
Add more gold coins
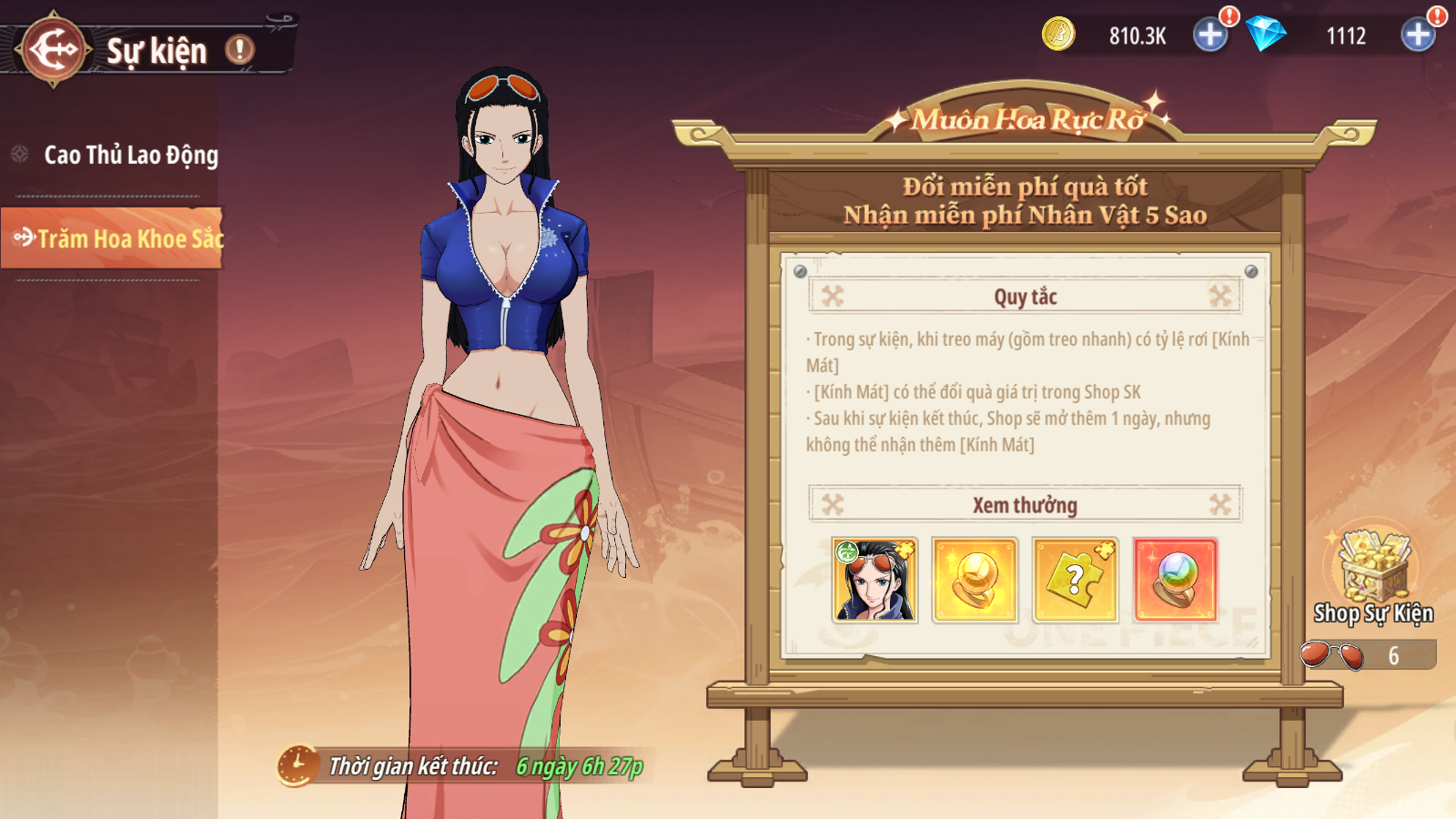point(1210,35)
